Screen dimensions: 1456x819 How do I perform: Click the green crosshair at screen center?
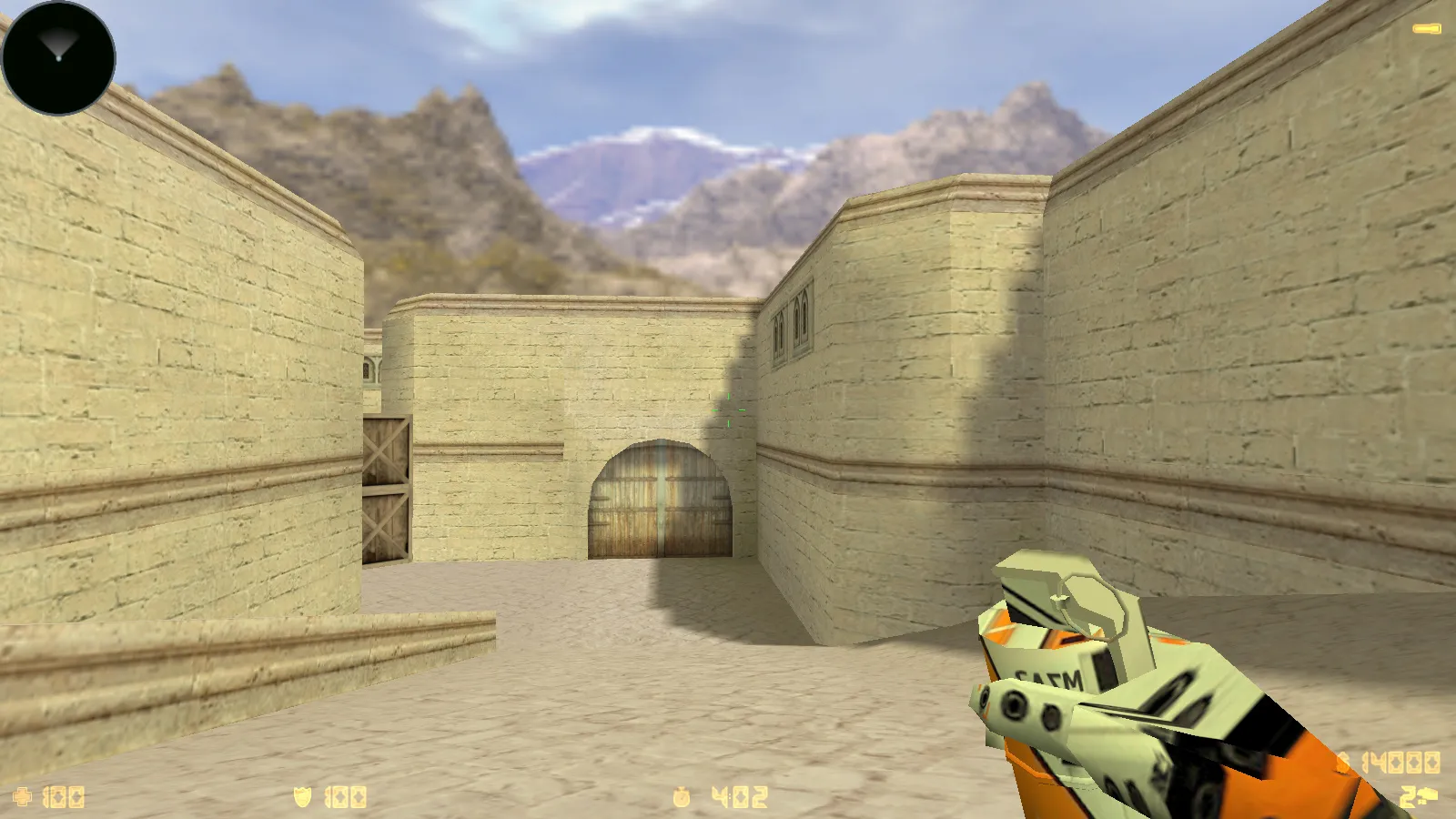pyautogui.click(x=731, y=409)
